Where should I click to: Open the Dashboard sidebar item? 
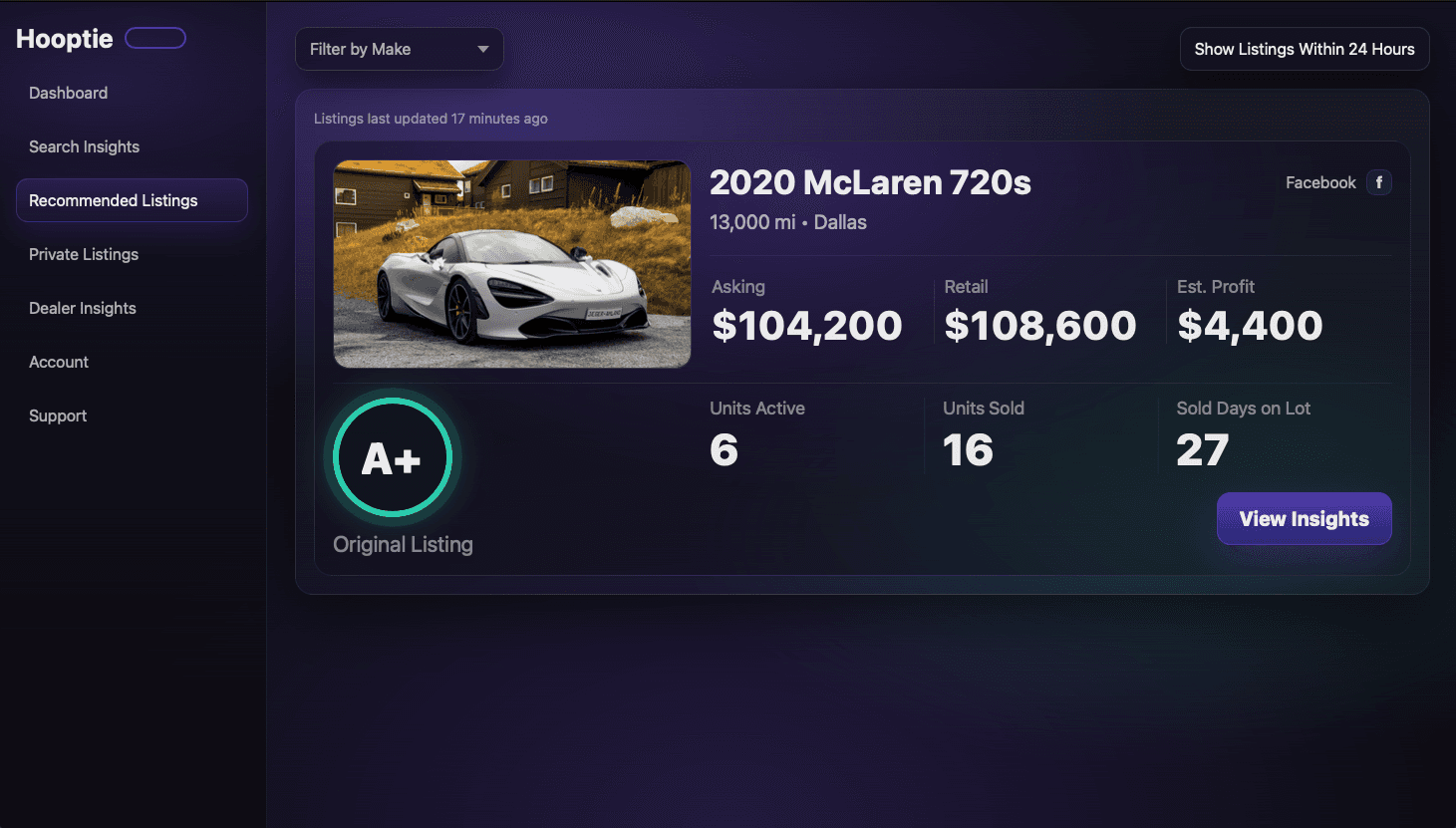pos(68,93)
